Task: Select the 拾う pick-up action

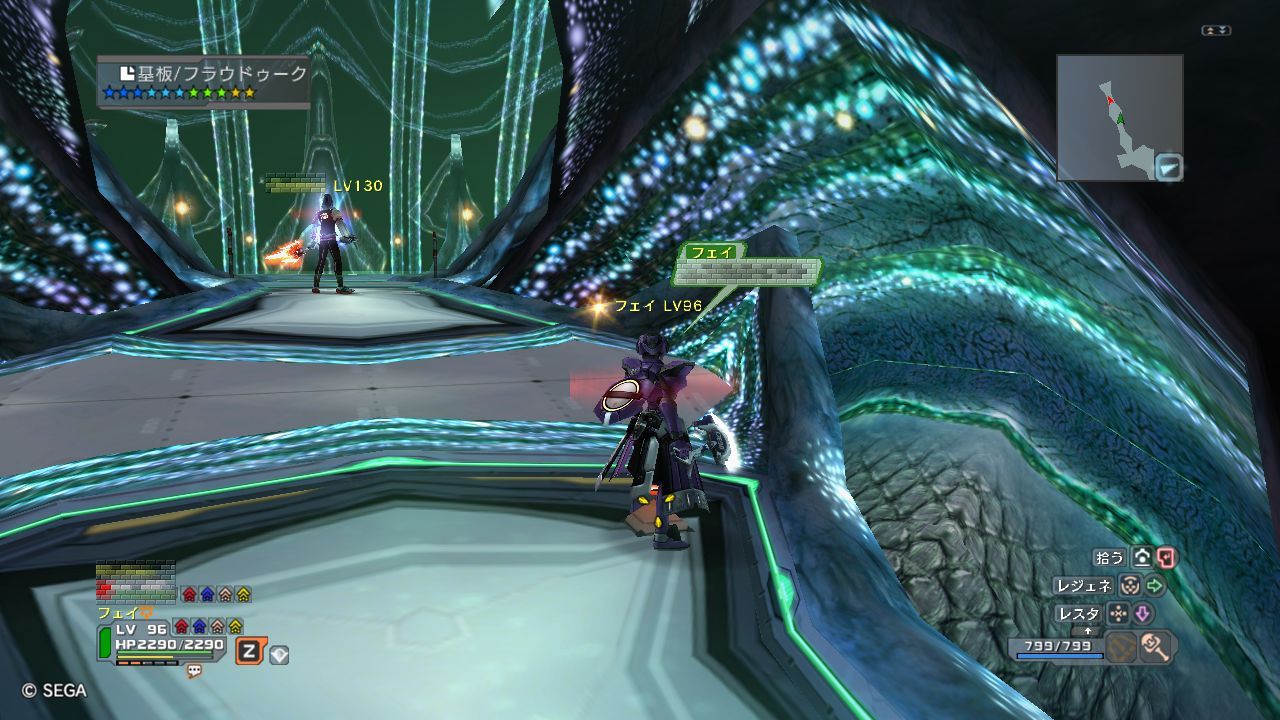Action: tap(1110, 558)
